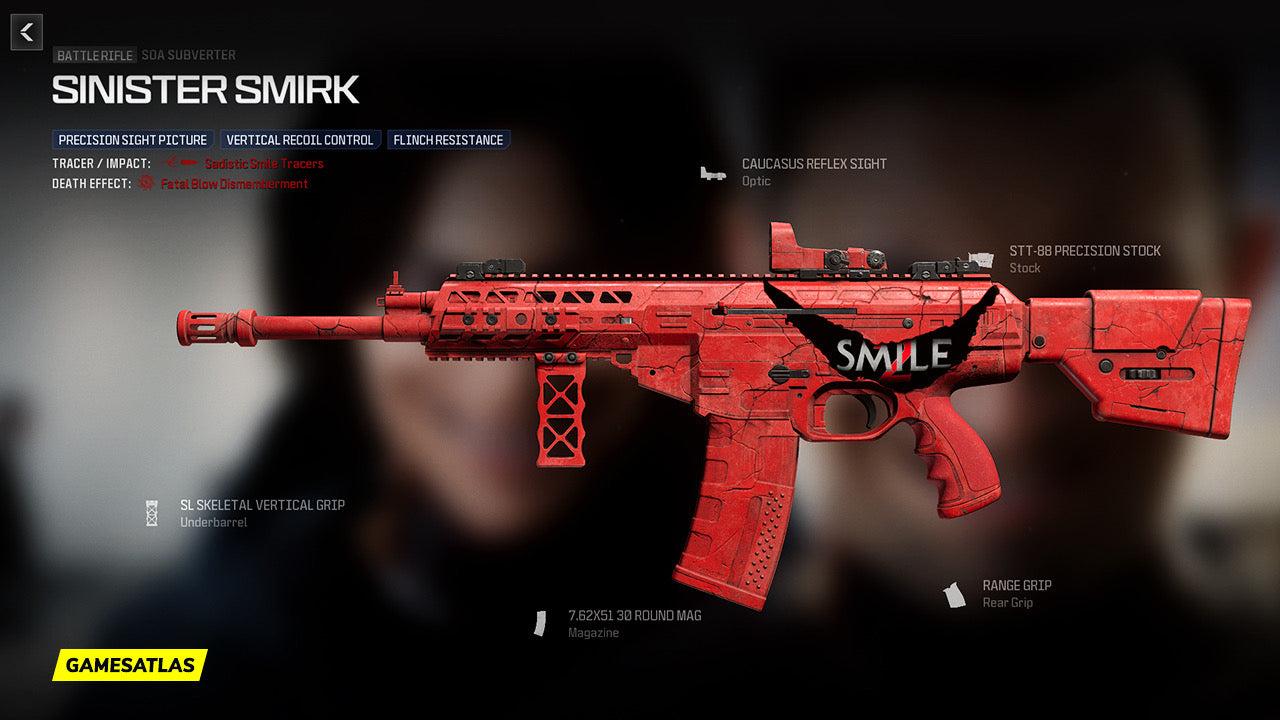Go back using the arrow button
Screen dimensions: 1280x720
pyautogui.click(x=27, y=32)
